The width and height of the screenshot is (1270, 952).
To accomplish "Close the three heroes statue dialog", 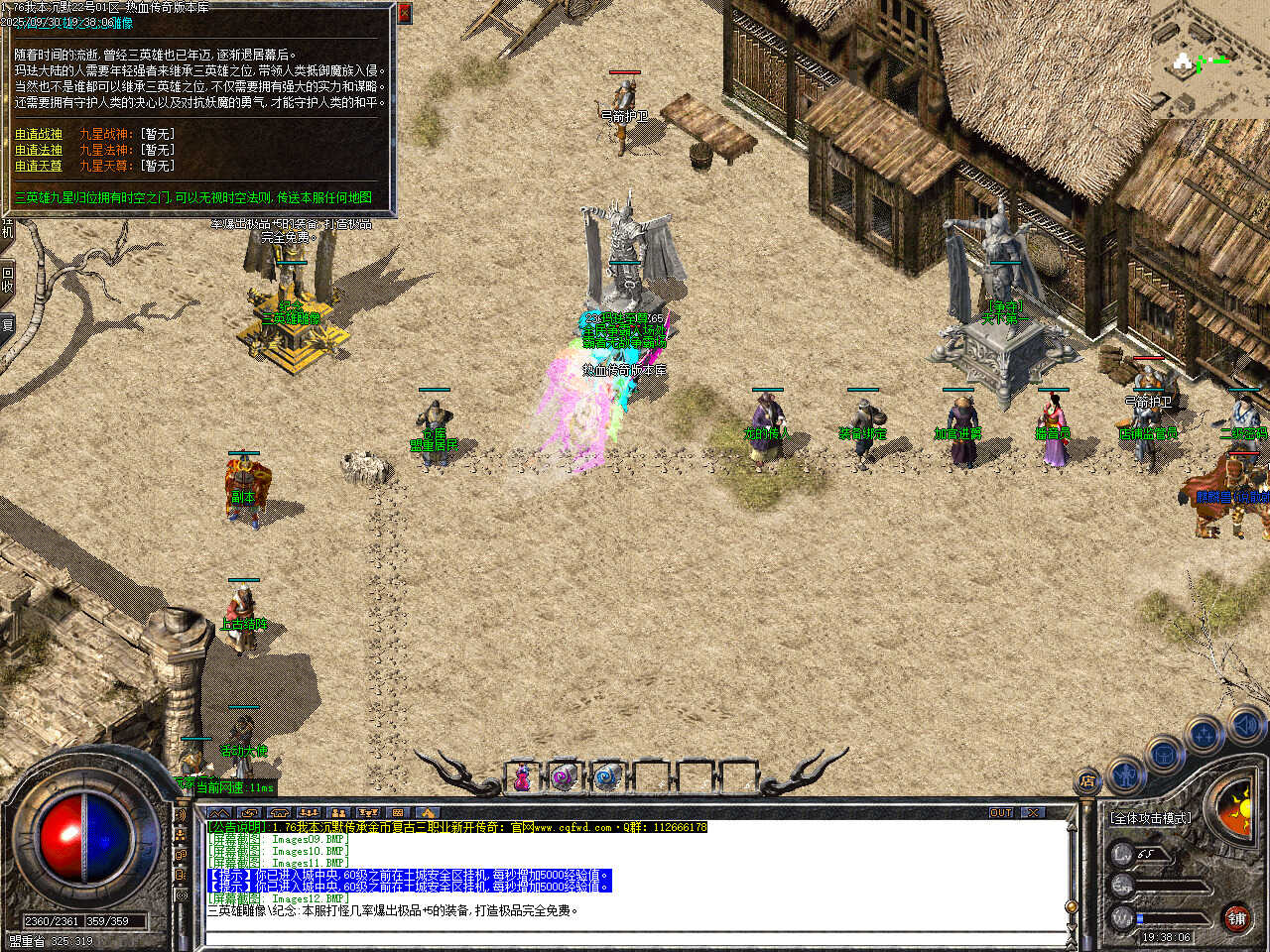I will click(404, 13).
